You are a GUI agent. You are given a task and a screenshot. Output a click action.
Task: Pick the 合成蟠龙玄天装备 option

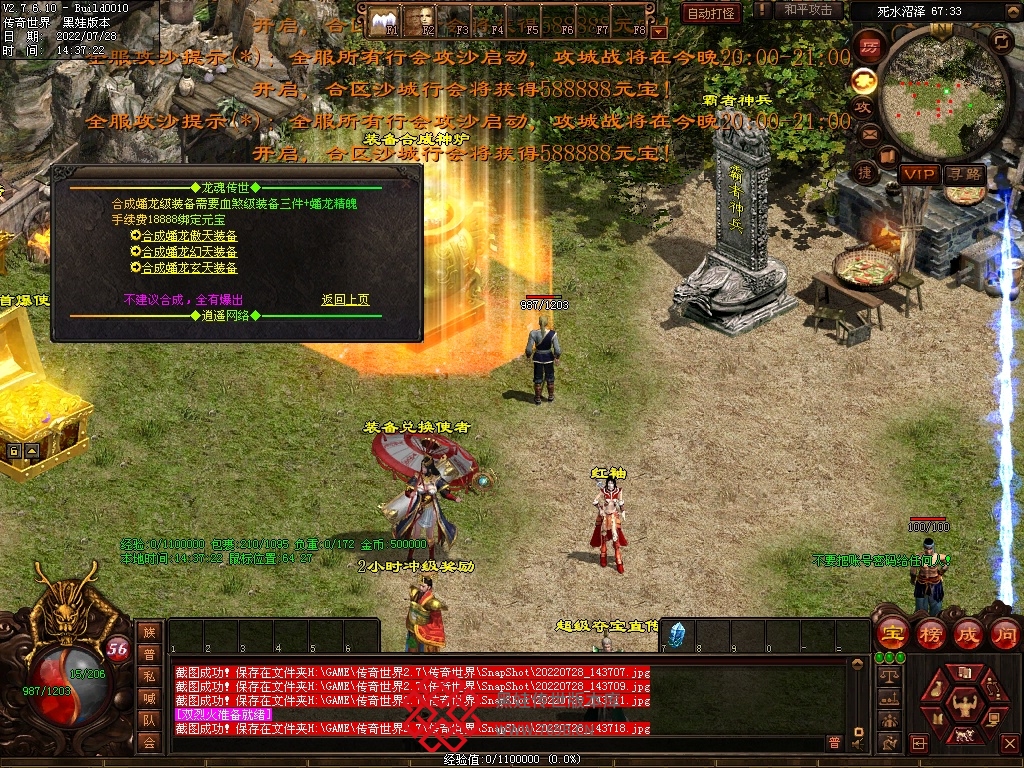(189, 268)
